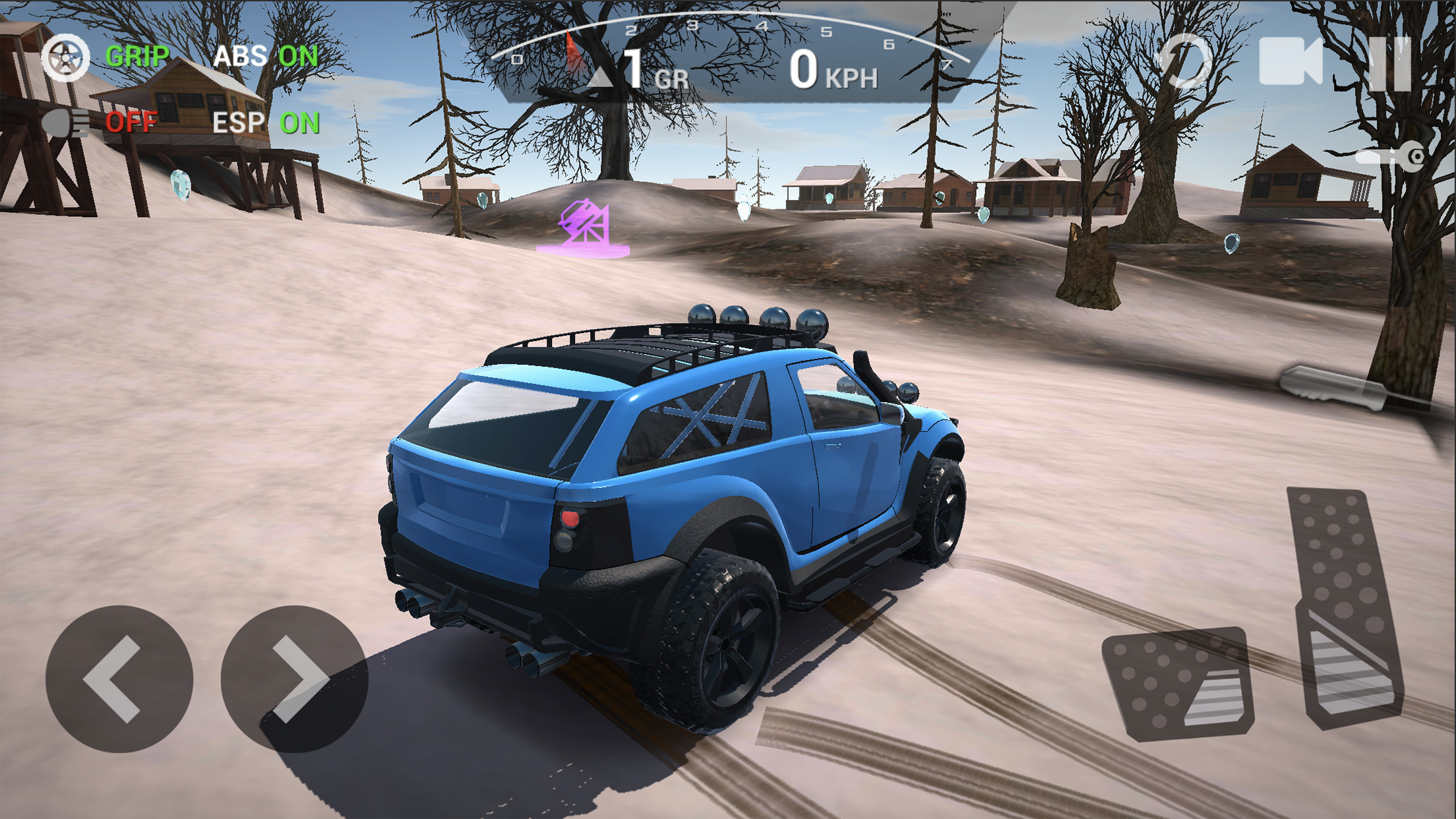1456x819 pixels.
Task: Reset the car with the circular arrow
Action: click(x=1184, y=62)
